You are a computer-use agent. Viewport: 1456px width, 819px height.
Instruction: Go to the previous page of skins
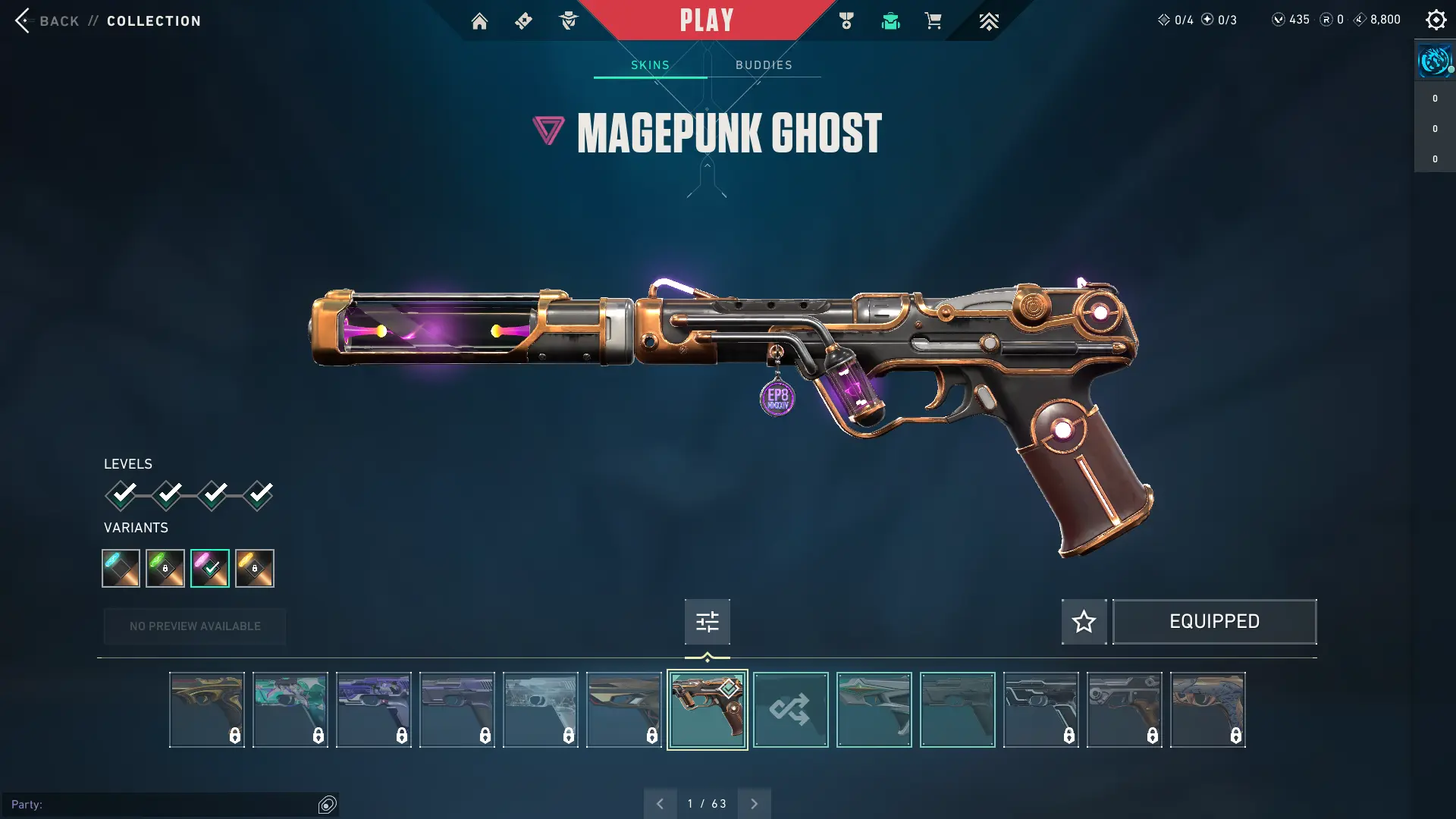(x=660, y=804)
